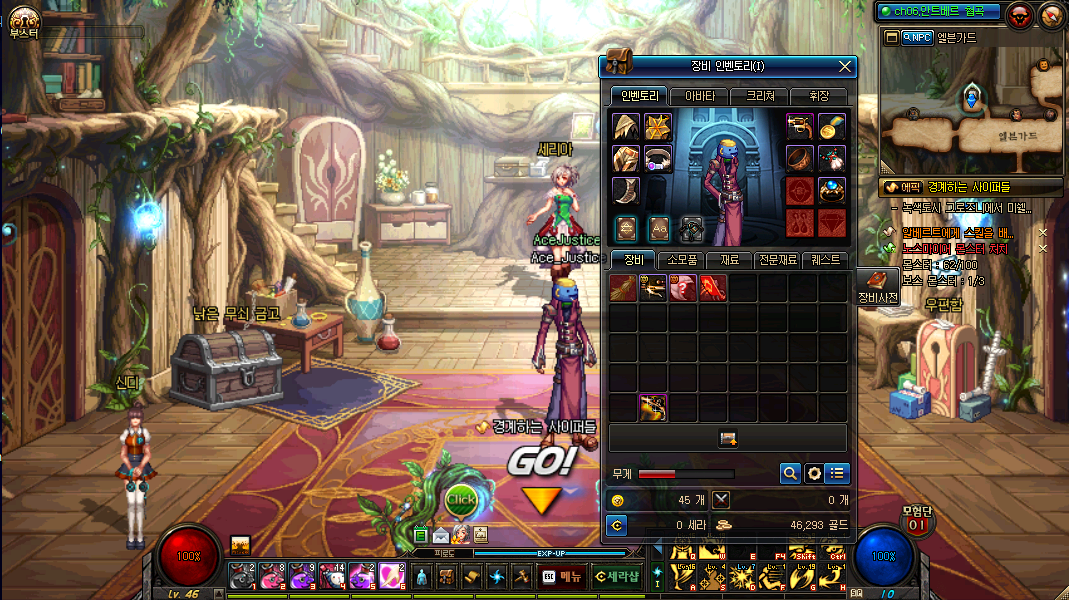The height and width of the screenshot is (600, 1069).
Task: Switch to the 소모품 item category
Action: (x=681, y=260)
